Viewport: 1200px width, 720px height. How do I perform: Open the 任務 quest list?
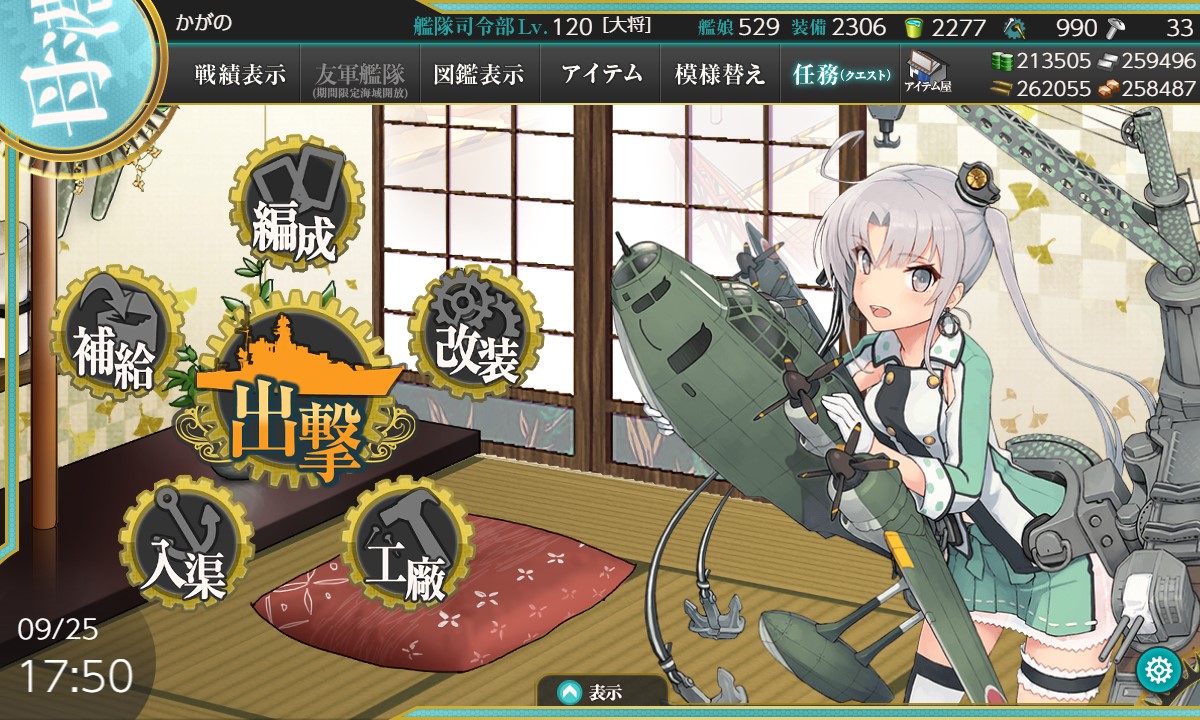click(x=840, y=74)
